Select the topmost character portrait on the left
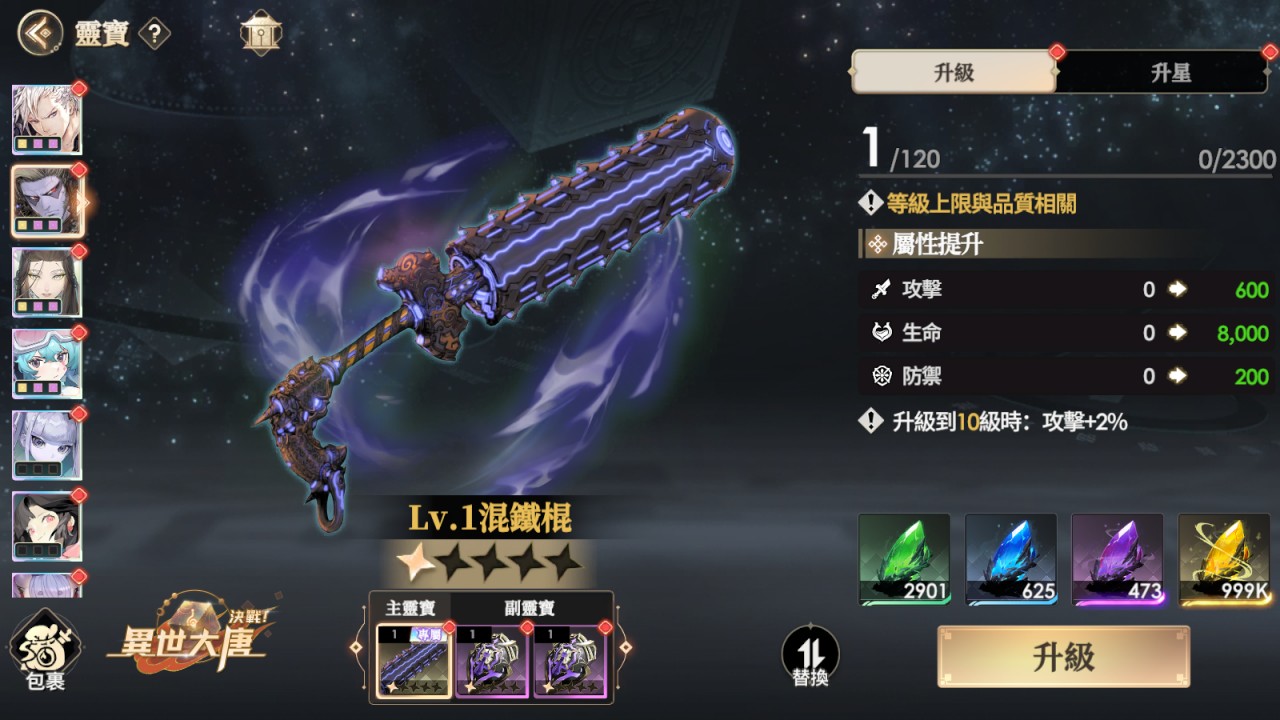Screen dimensions: 1280x720 pos(48,119)
